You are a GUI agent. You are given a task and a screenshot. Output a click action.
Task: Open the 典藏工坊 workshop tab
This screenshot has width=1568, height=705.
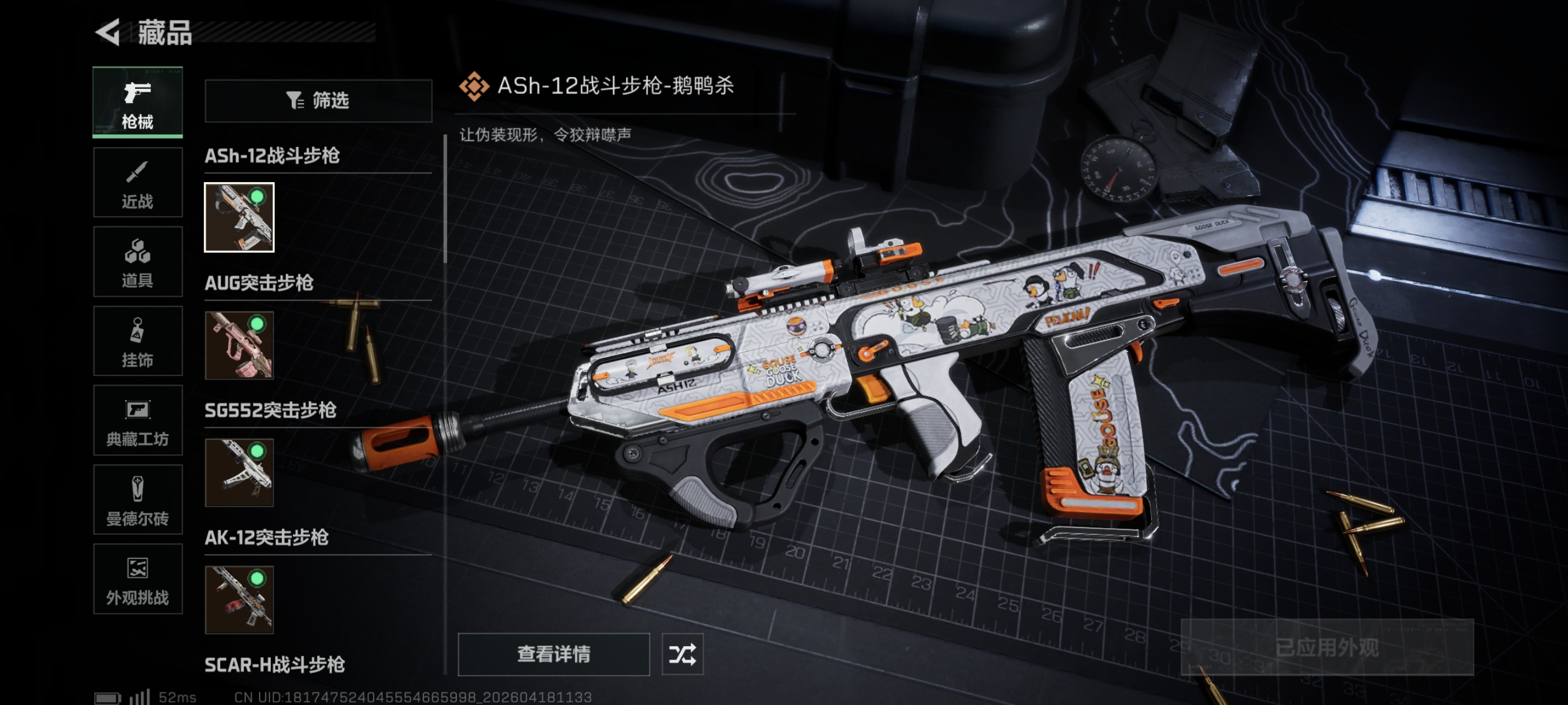coord(137,420)
